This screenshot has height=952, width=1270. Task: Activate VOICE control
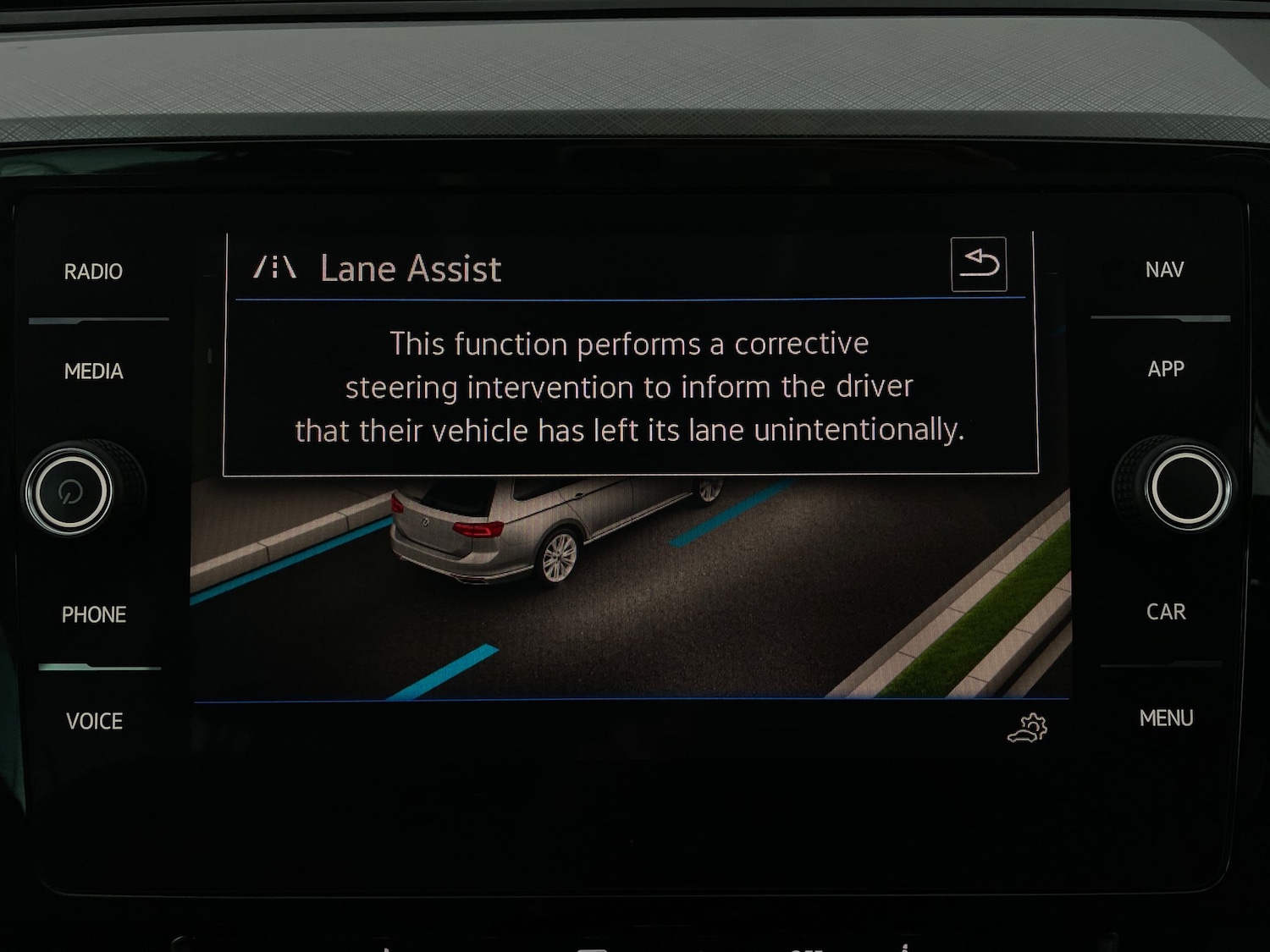tap(94, 722)
